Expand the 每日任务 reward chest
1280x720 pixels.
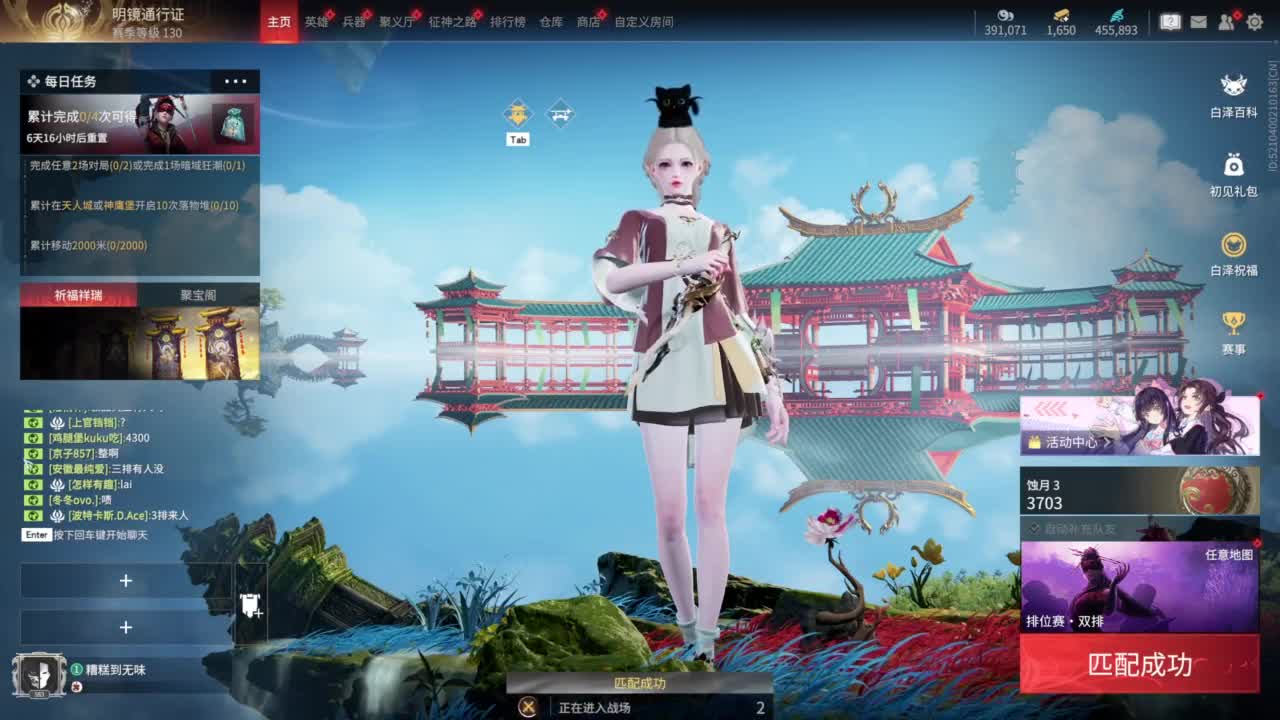231,122
